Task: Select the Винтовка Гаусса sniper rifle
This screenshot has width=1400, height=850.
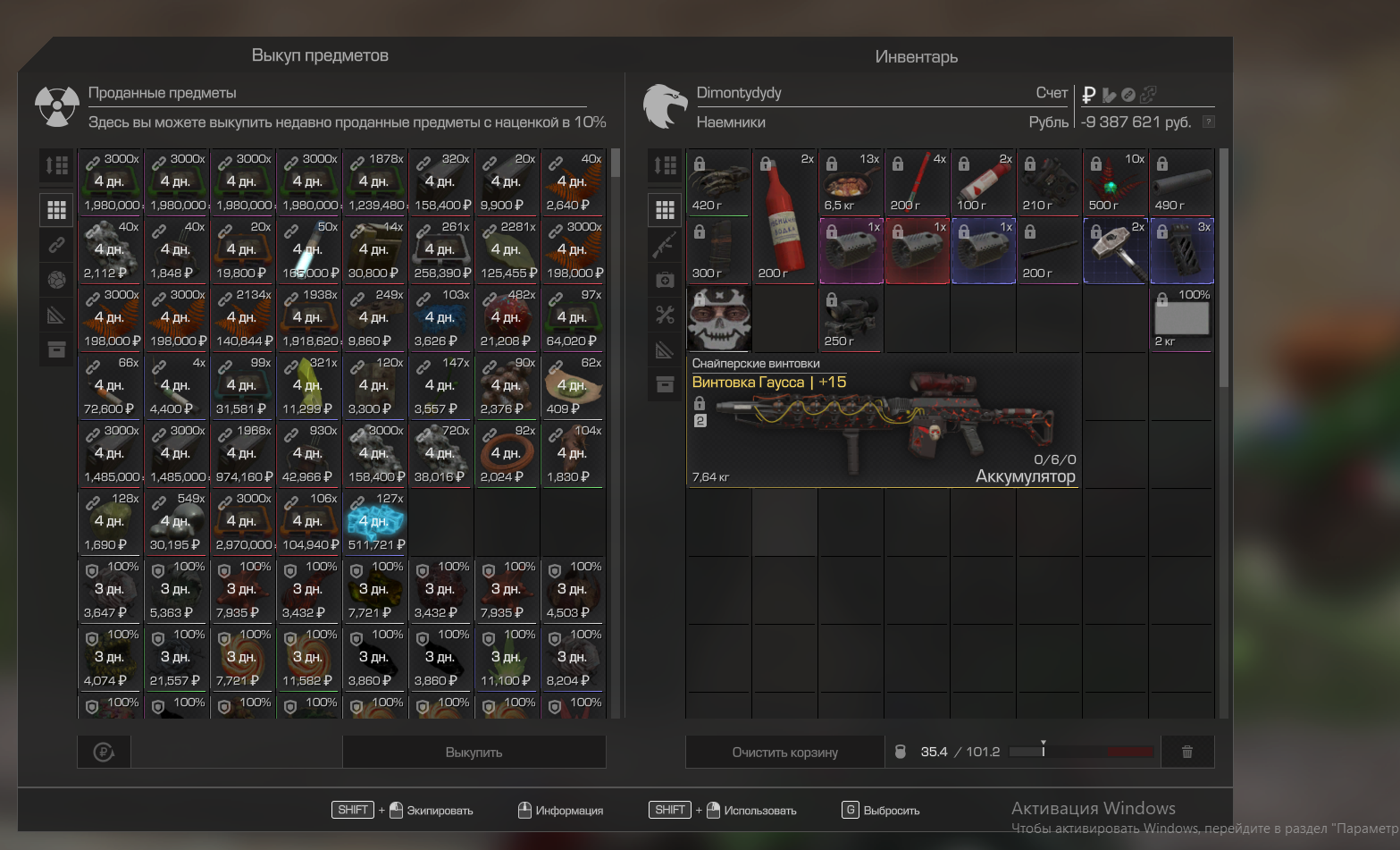Action: coord(883,422)
